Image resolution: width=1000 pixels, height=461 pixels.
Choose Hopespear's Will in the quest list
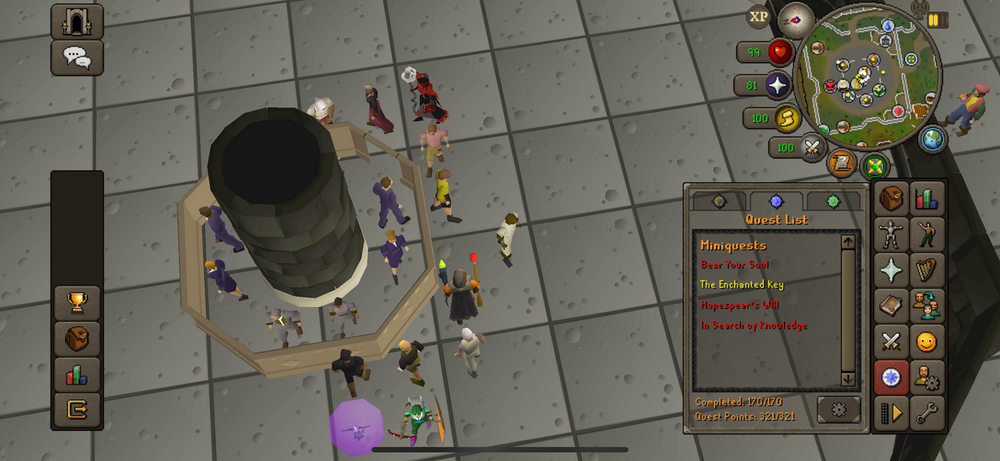(739, 305)
